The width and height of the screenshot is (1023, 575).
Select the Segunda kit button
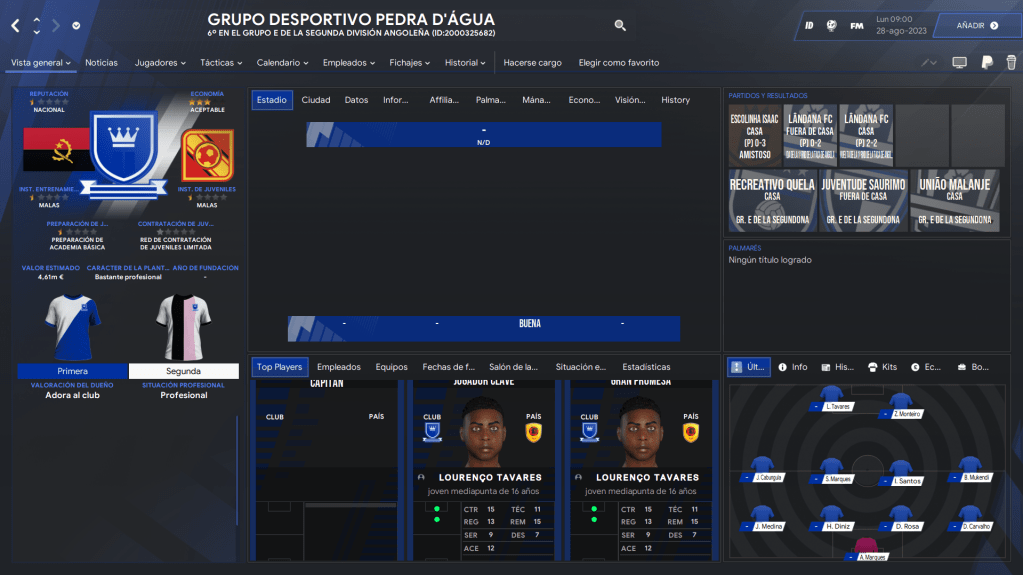(x=183, y=371)
